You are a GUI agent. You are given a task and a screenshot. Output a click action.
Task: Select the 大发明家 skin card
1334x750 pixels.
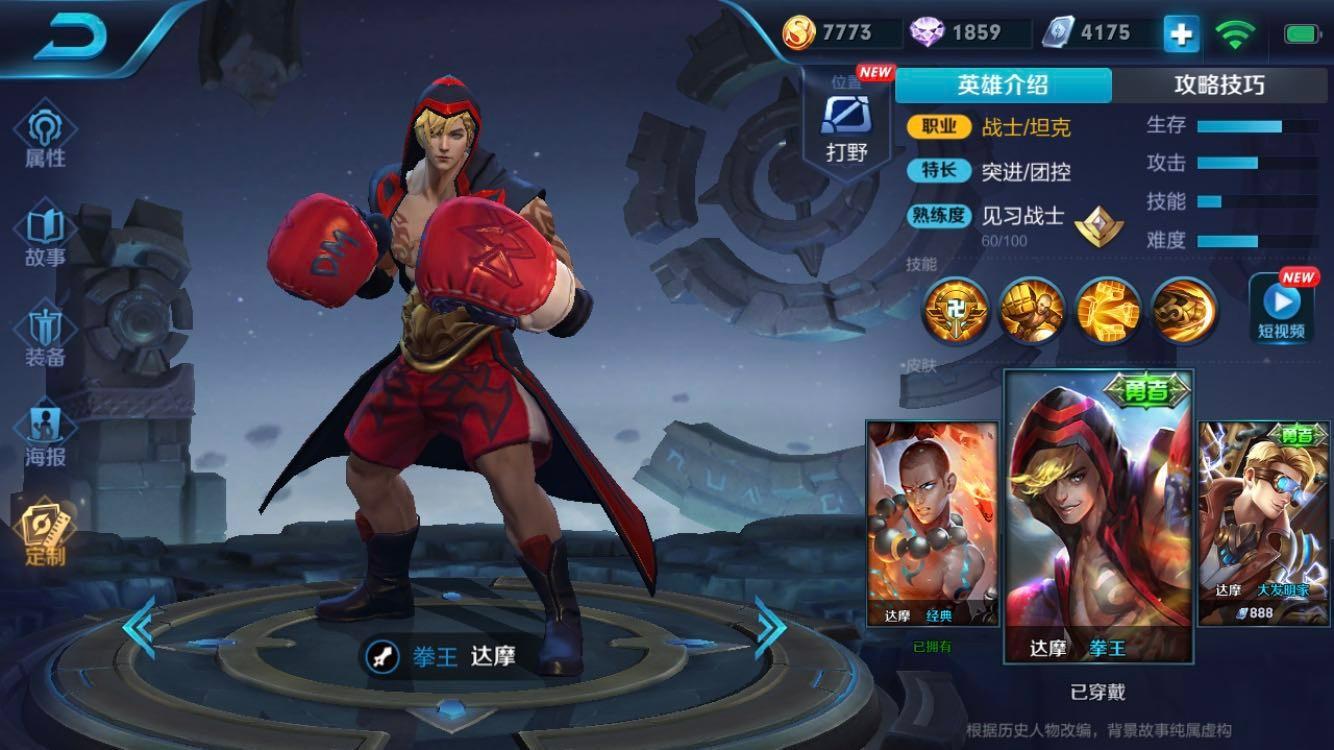coord(1263,523)
